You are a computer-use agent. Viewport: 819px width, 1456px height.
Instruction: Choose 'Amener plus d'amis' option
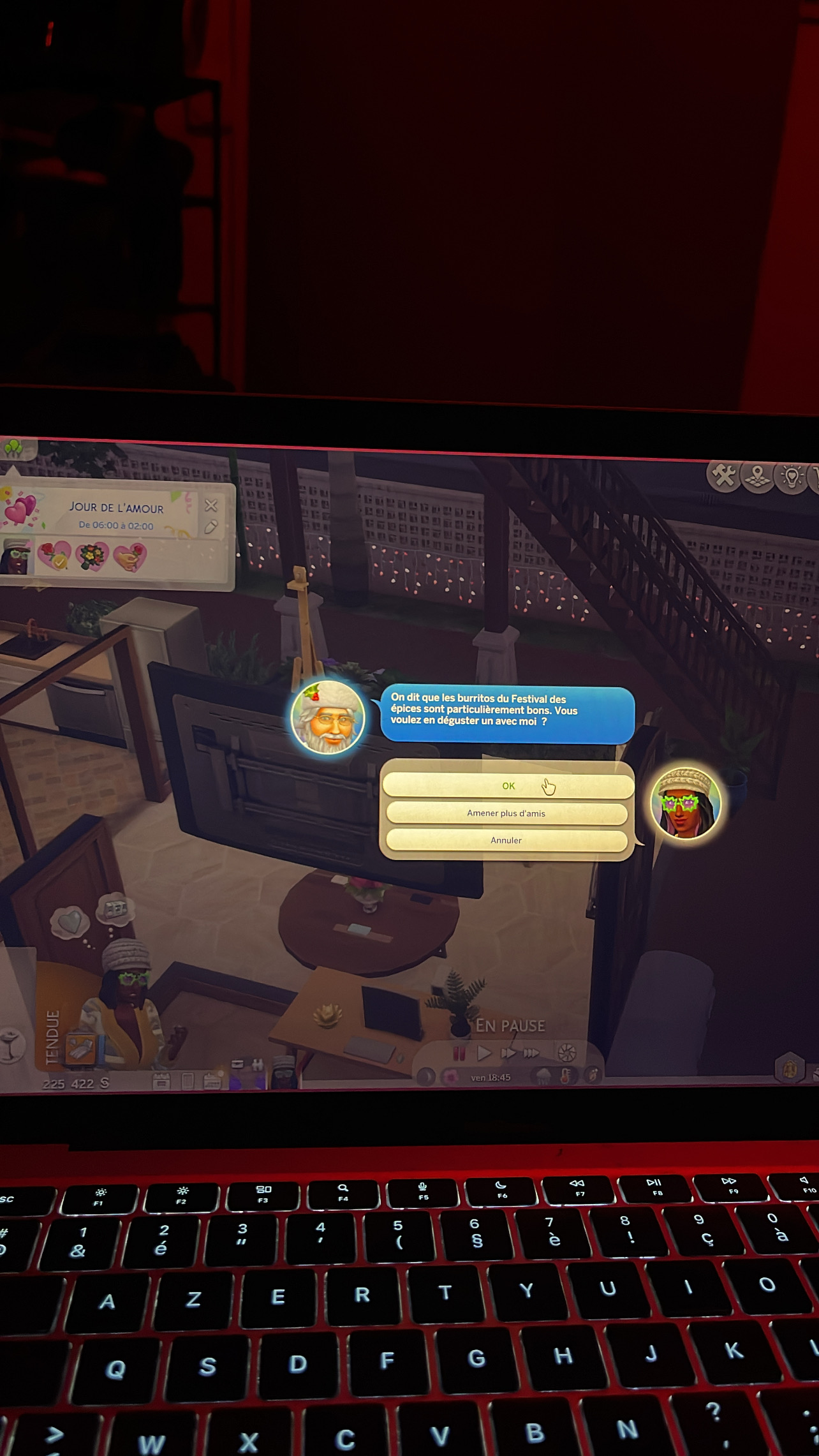(506, 813)
